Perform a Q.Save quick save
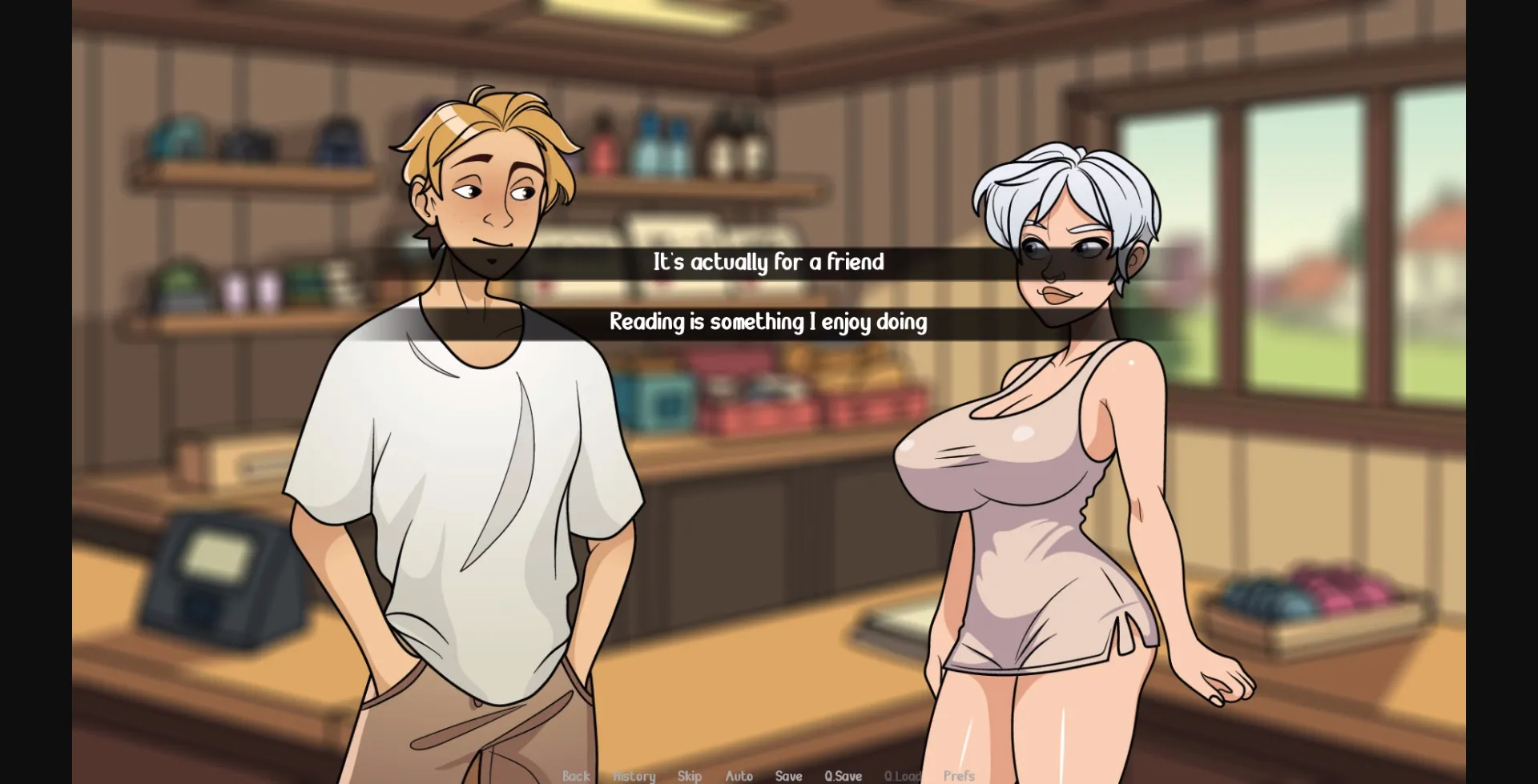Image resolution: width=1538 pixels, height=784 pixels. click(x=843, y=776)
